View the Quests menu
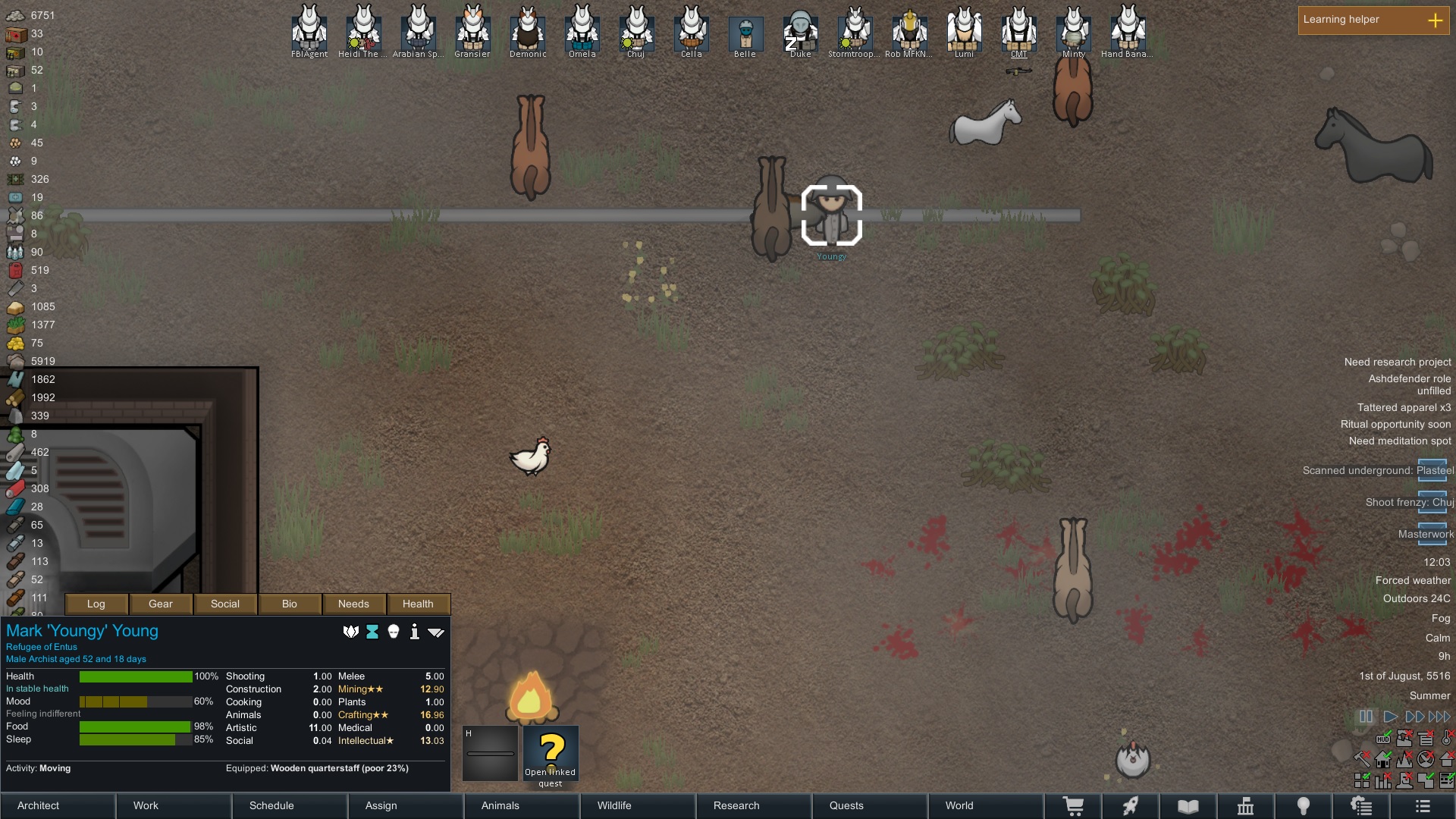The height and width of the screenshot is (819, 1456). (x=870, y=805)
